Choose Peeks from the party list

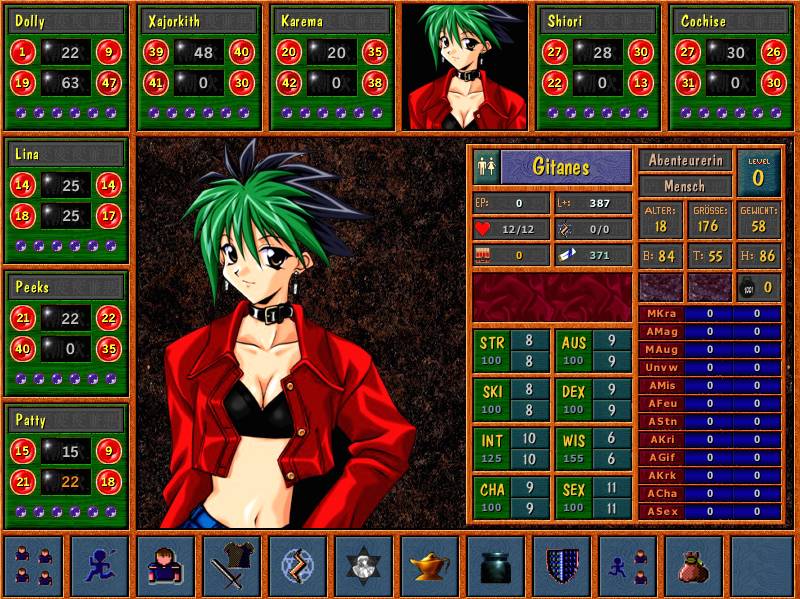click(67, 333)
